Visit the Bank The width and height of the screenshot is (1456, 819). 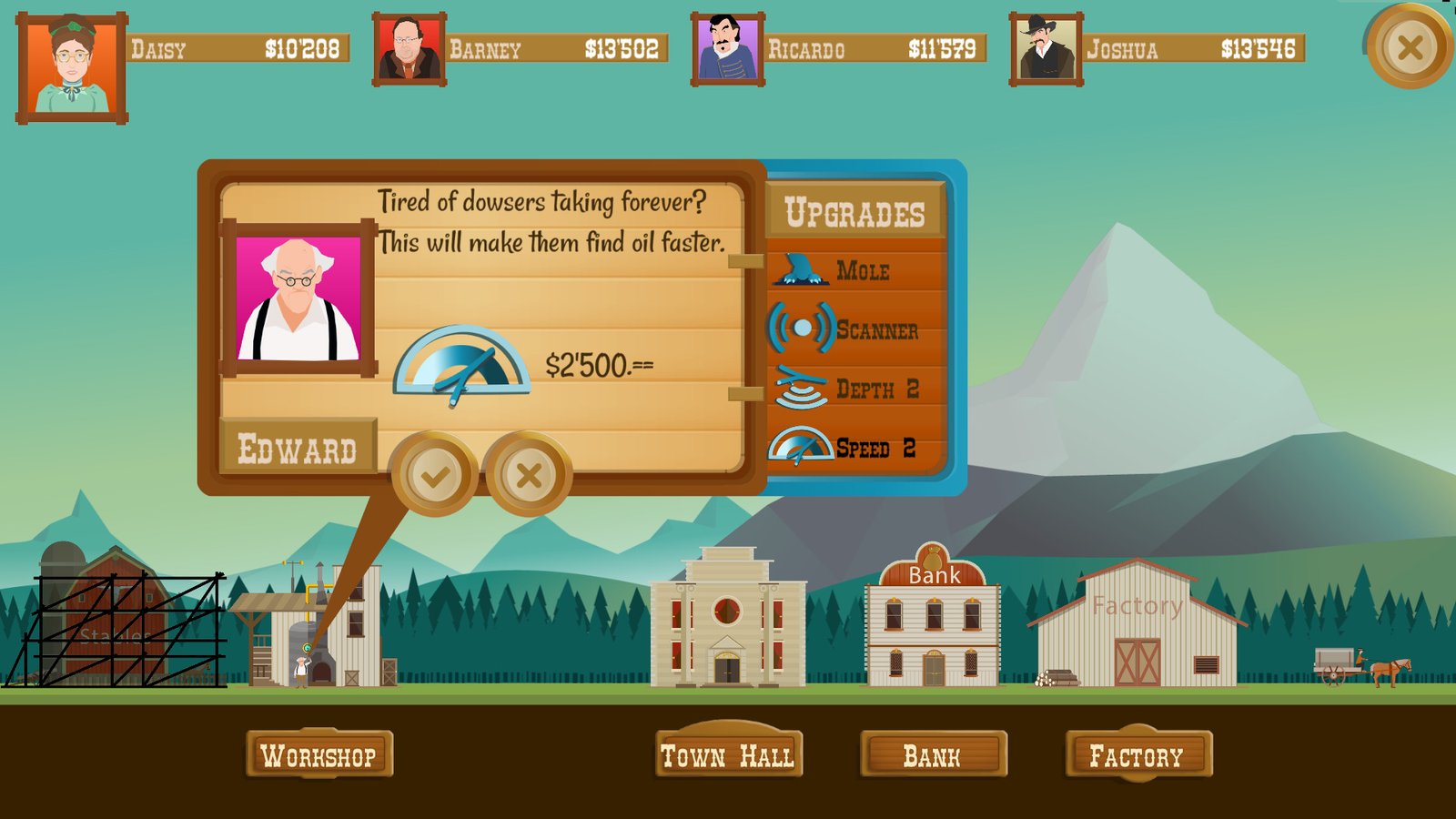(933, 755)
